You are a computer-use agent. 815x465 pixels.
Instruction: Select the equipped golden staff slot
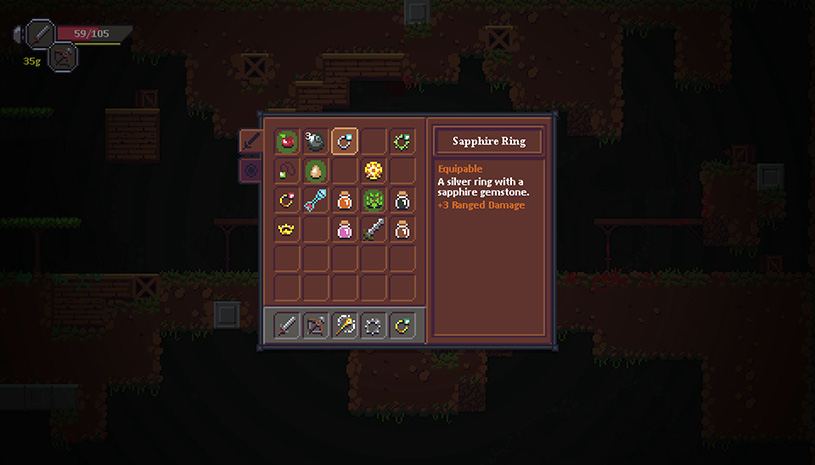[345, 325]
